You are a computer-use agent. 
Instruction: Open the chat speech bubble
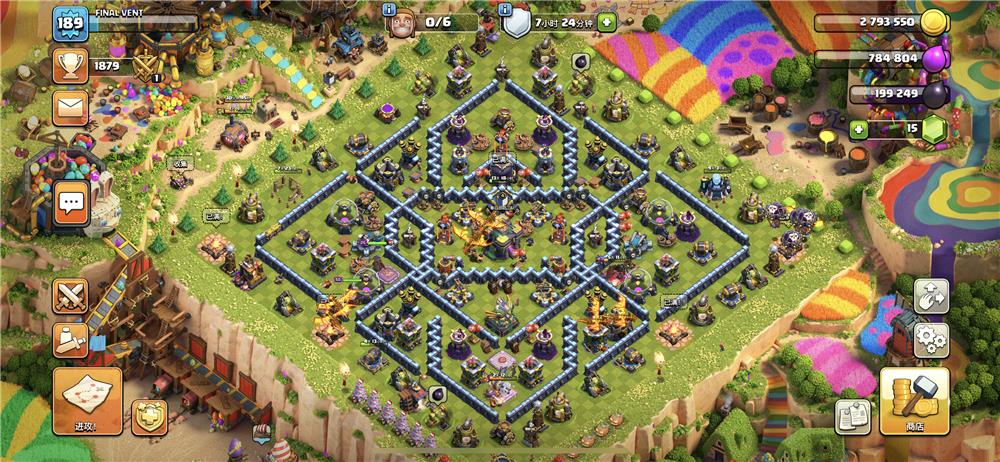(71, 202)
